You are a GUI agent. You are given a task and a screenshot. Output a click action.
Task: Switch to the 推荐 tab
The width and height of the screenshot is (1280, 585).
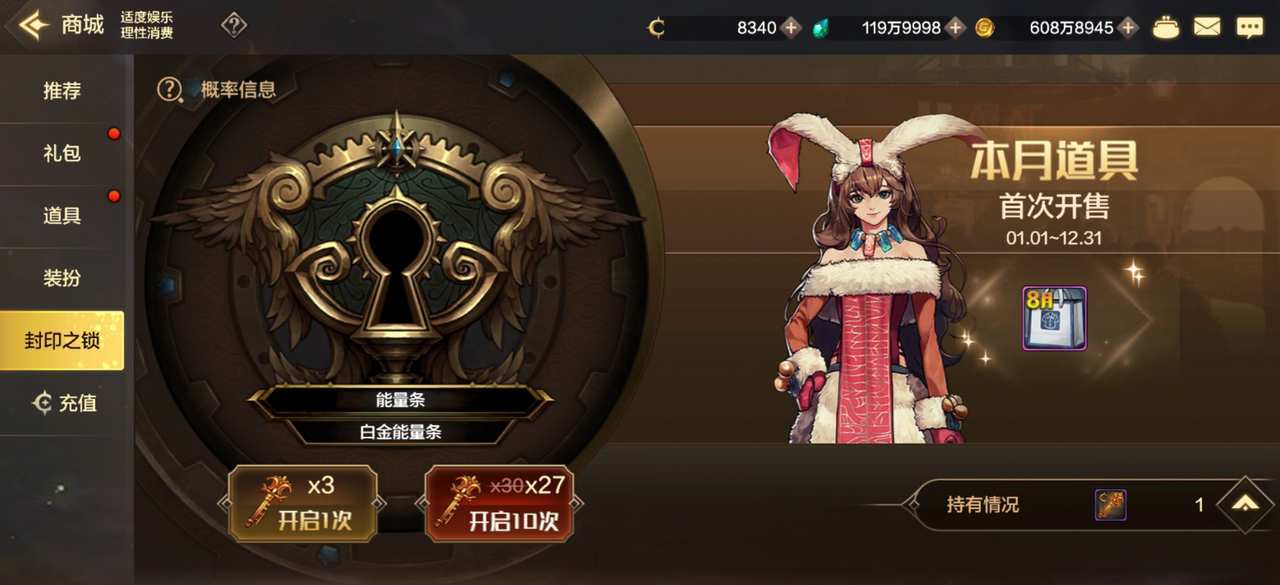[62, 91]
